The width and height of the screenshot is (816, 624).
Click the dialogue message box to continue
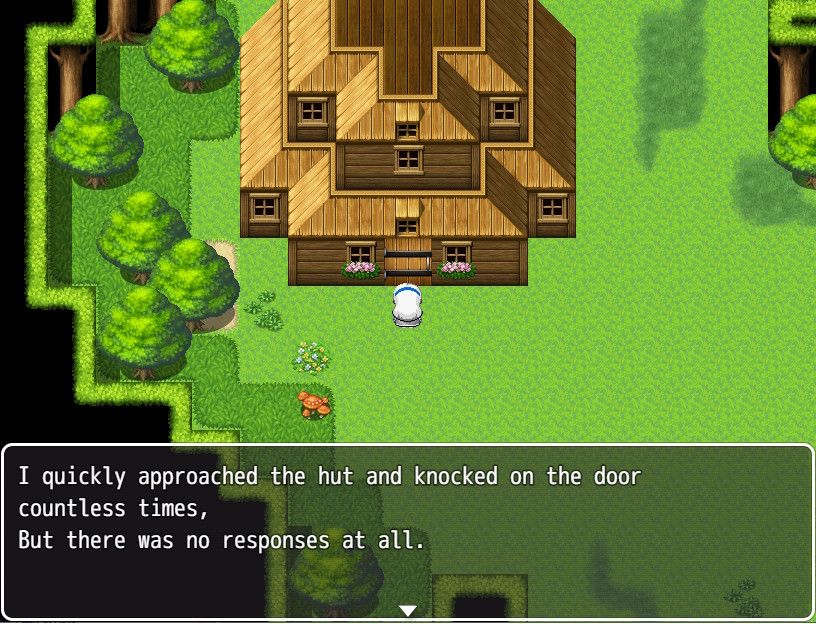pos(408,530)
